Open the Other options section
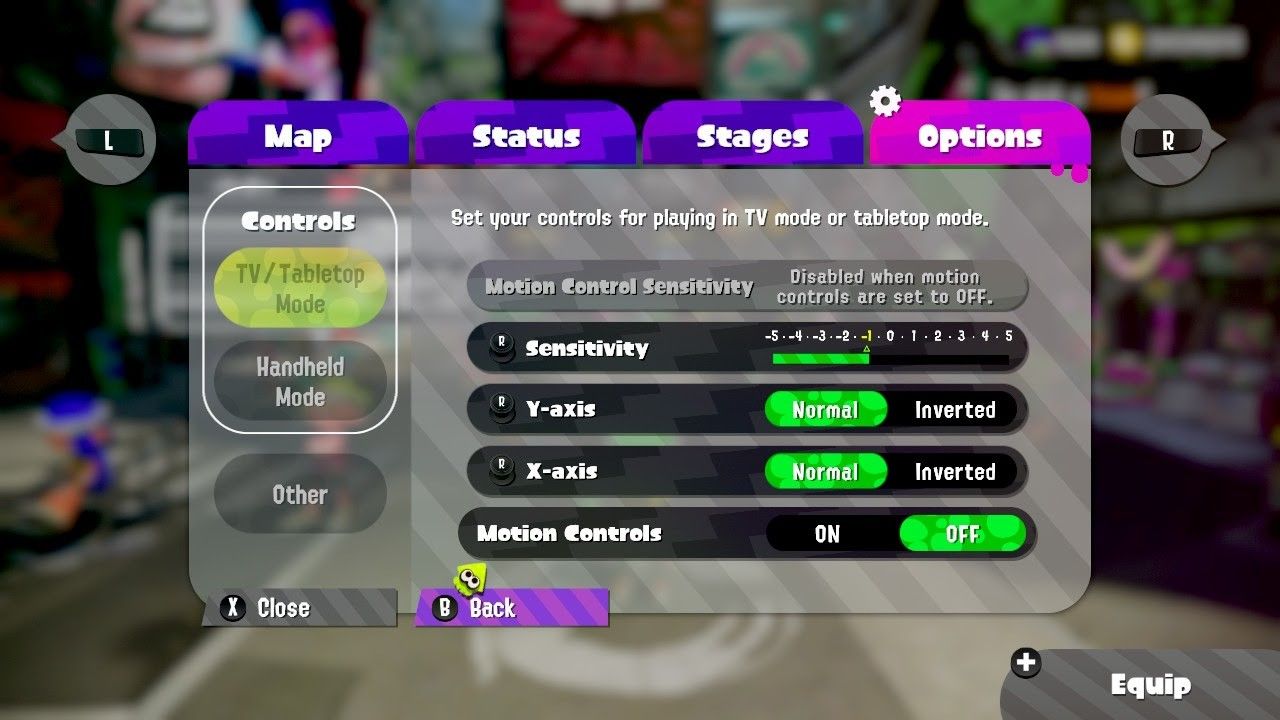Image resolution: width=1280 pixels, height=720 pixels. coord(300,494)
